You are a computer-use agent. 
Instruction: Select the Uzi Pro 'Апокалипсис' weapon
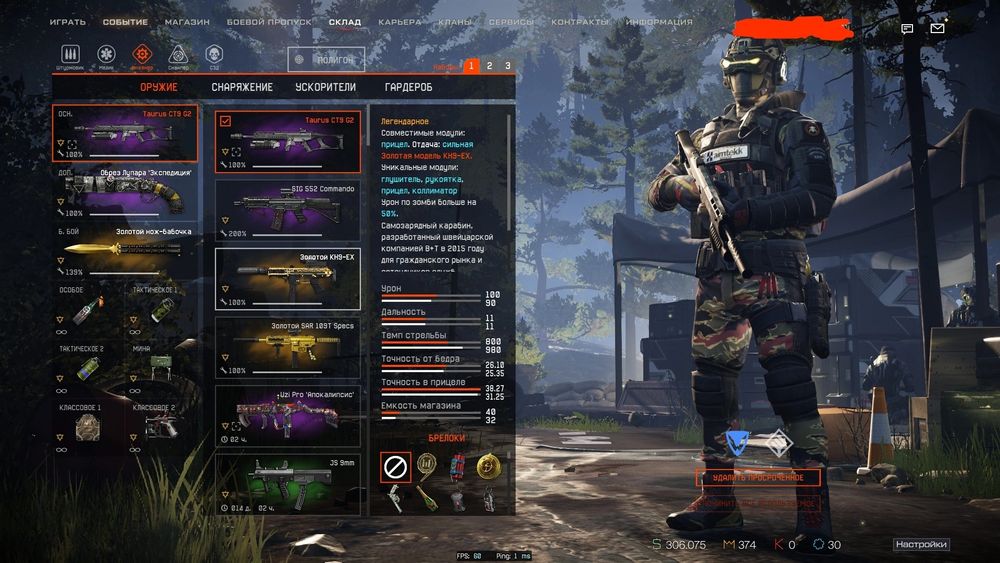[x=288, y=415]
